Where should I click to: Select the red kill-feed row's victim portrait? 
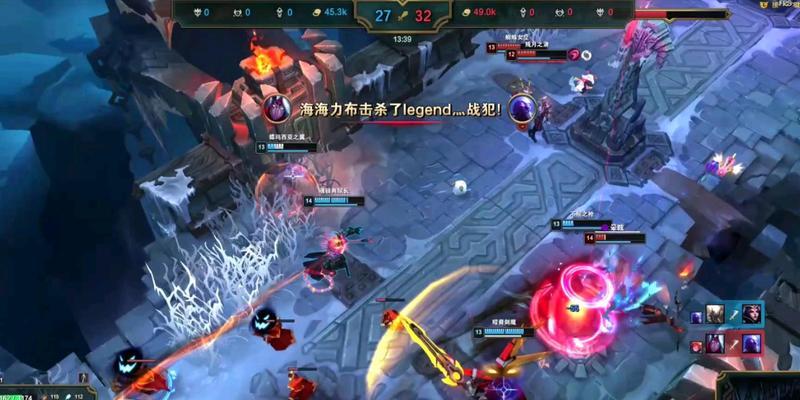[751, 344]
